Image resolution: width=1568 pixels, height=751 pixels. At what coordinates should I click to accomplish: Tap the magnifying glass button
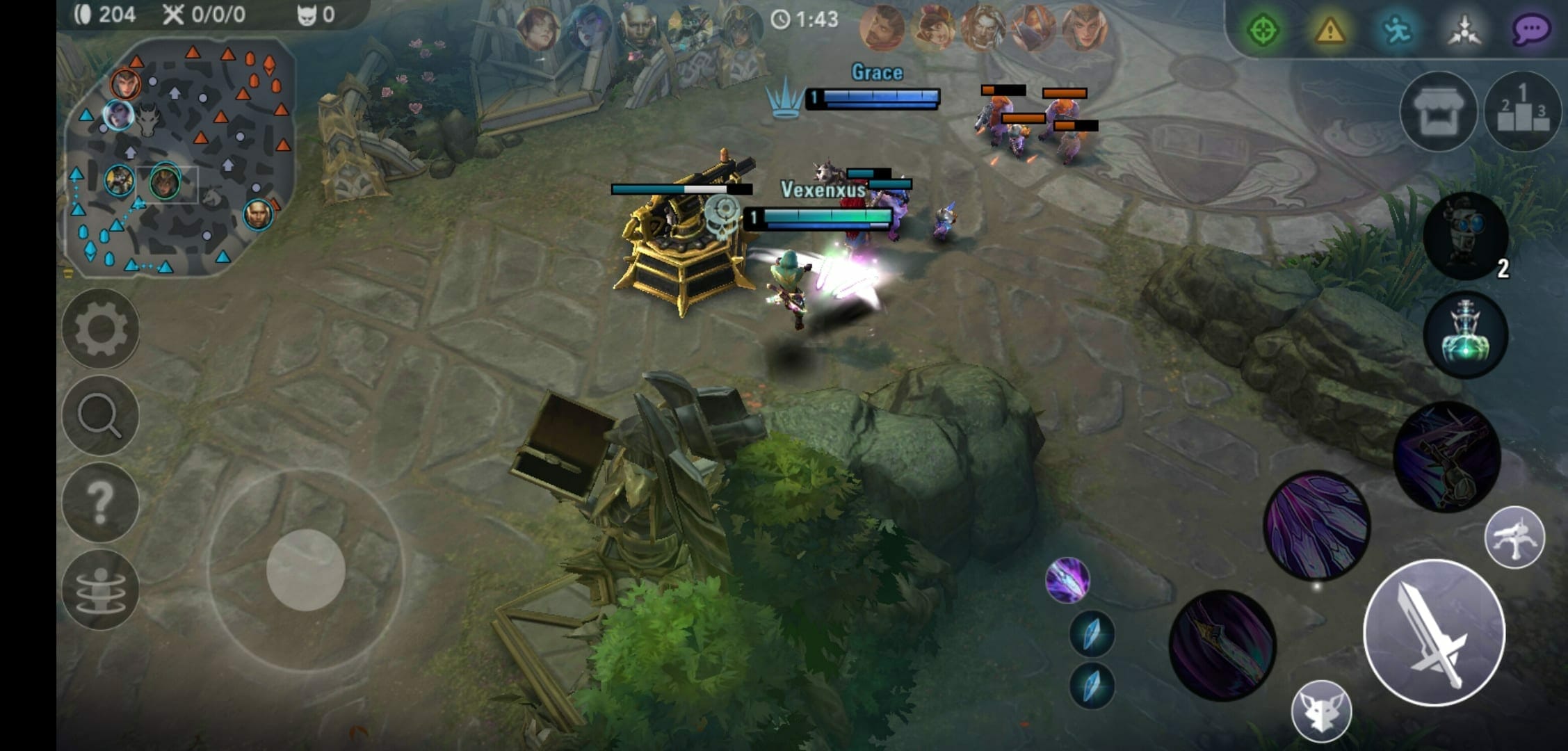coord(101,415)
